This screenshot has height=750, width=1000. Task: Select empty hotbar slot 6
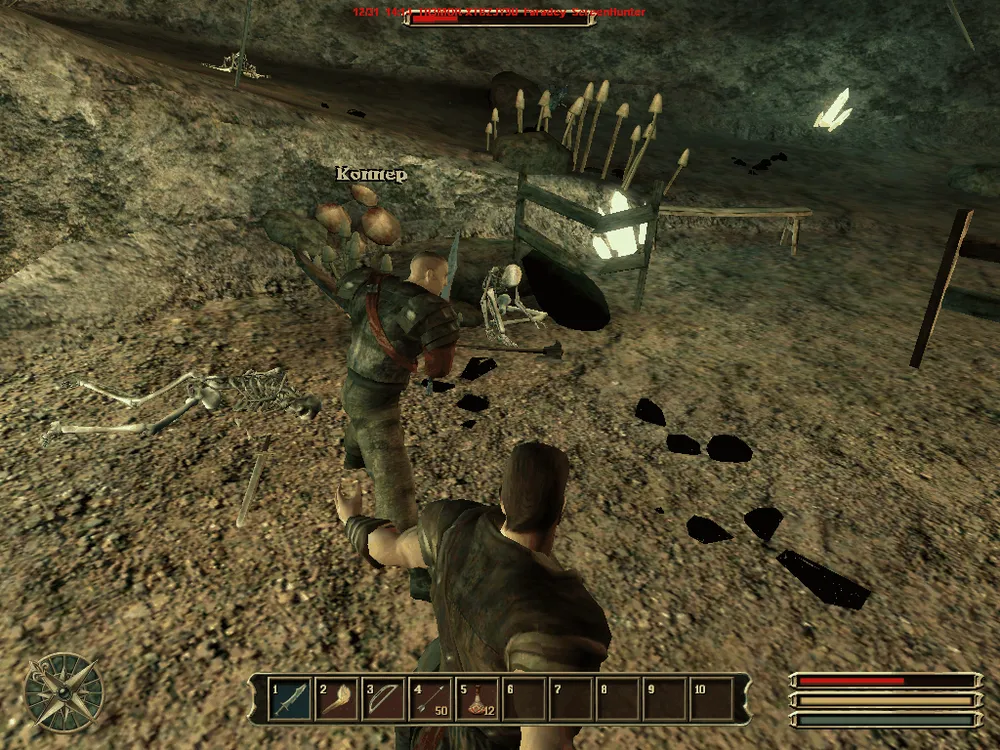pos(524,699)
